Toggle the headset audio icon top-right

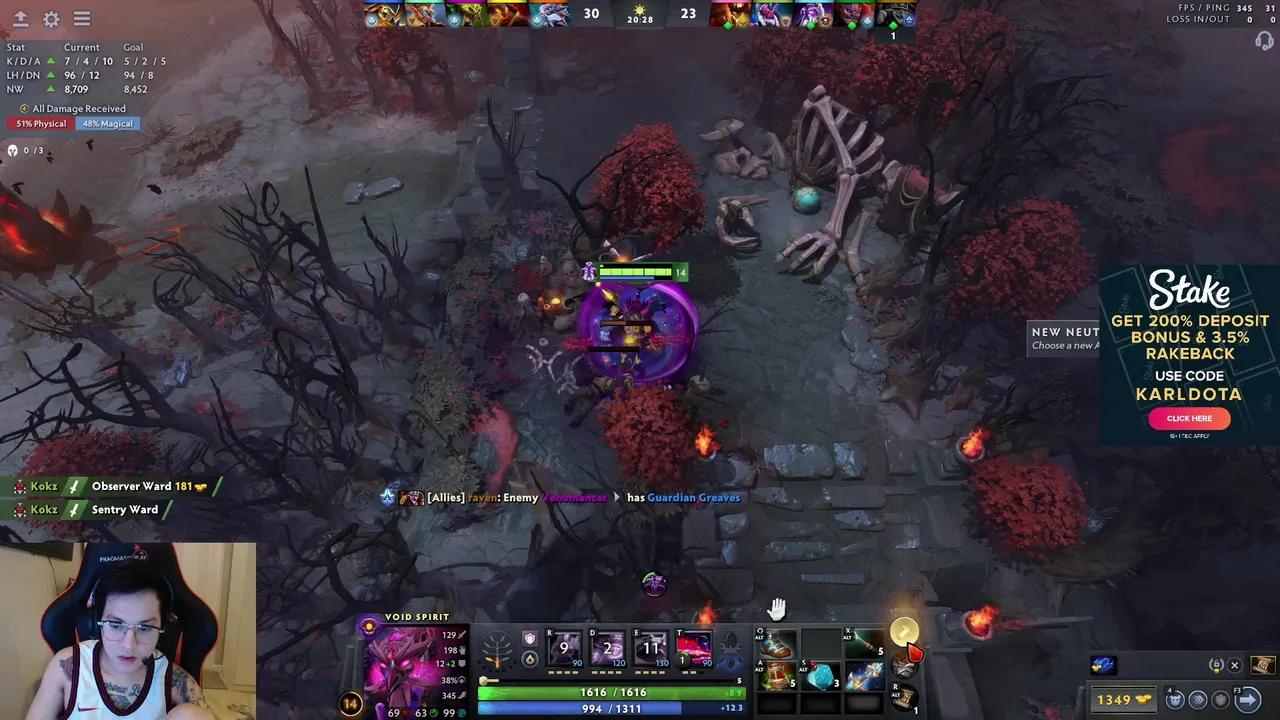(x=1262, y=42)
